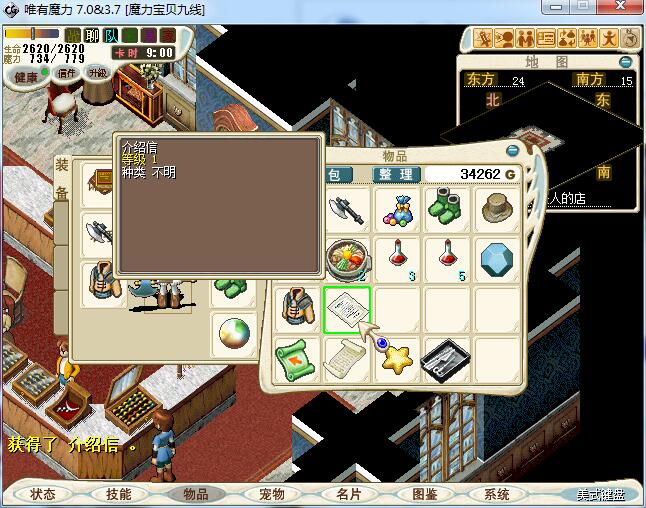Open the 技能 skills menu
646x508 pixels.
point(119,494)
